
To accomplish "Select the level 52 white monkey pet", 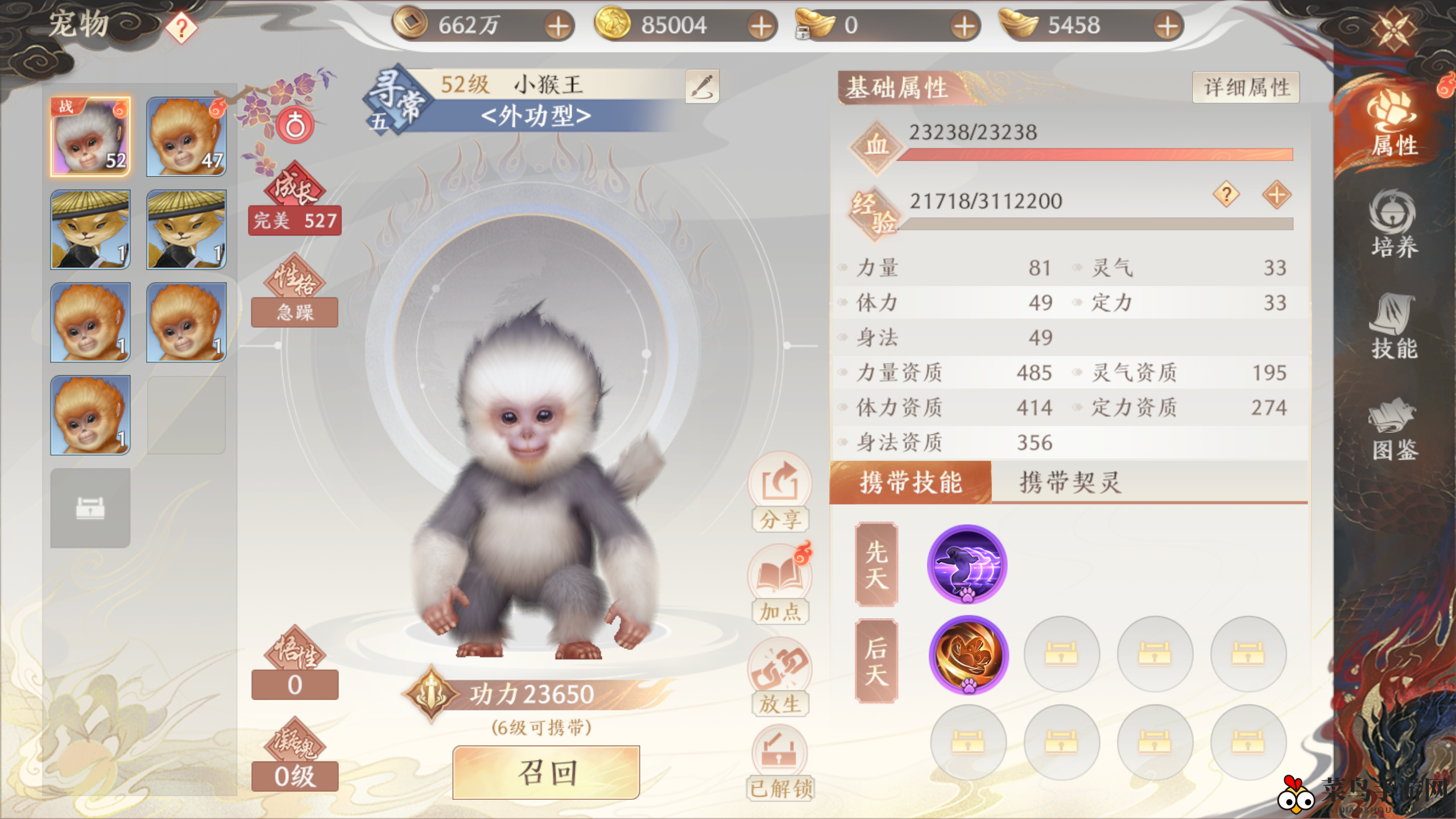I will (90, 136).
